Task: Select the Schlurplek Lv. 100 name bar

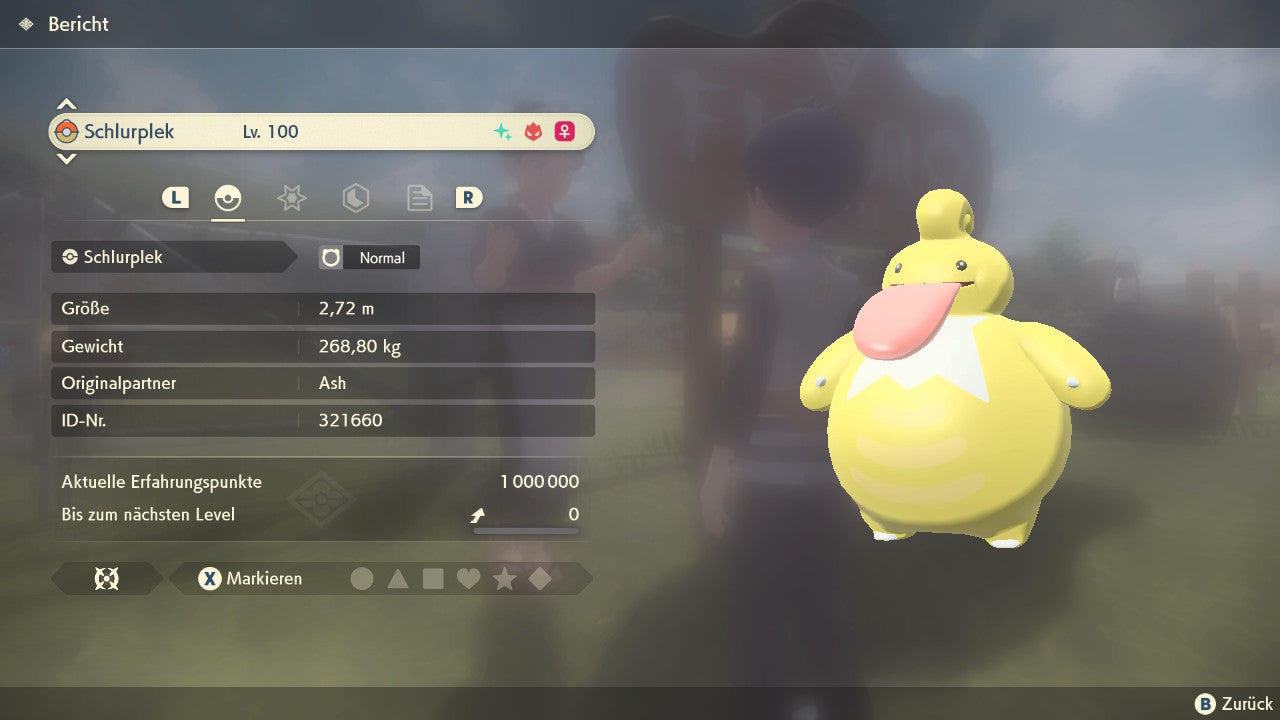Action: click(x=322, y=132)
